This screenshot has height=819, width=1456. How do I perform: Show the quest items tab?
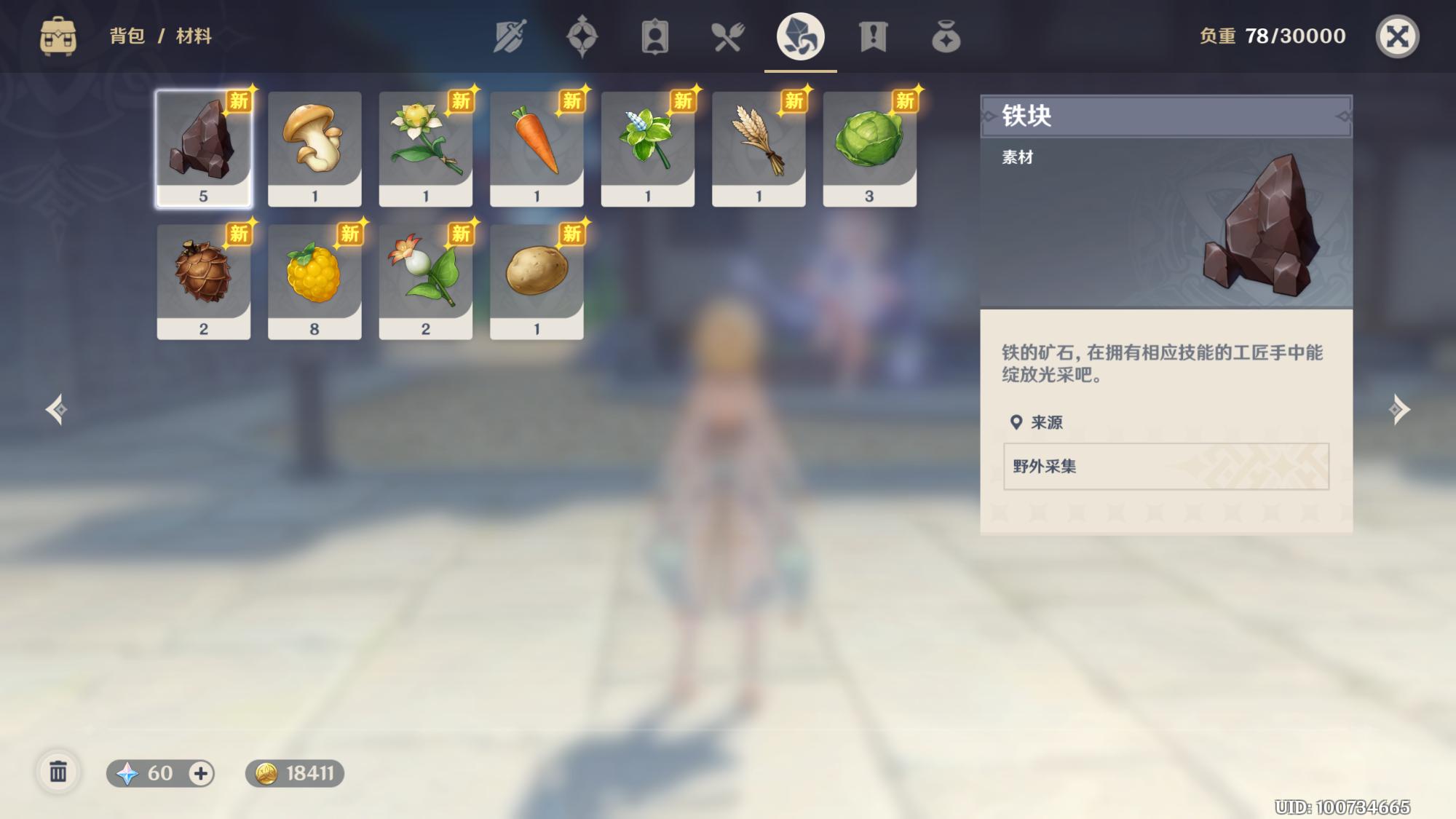(873, 36)
